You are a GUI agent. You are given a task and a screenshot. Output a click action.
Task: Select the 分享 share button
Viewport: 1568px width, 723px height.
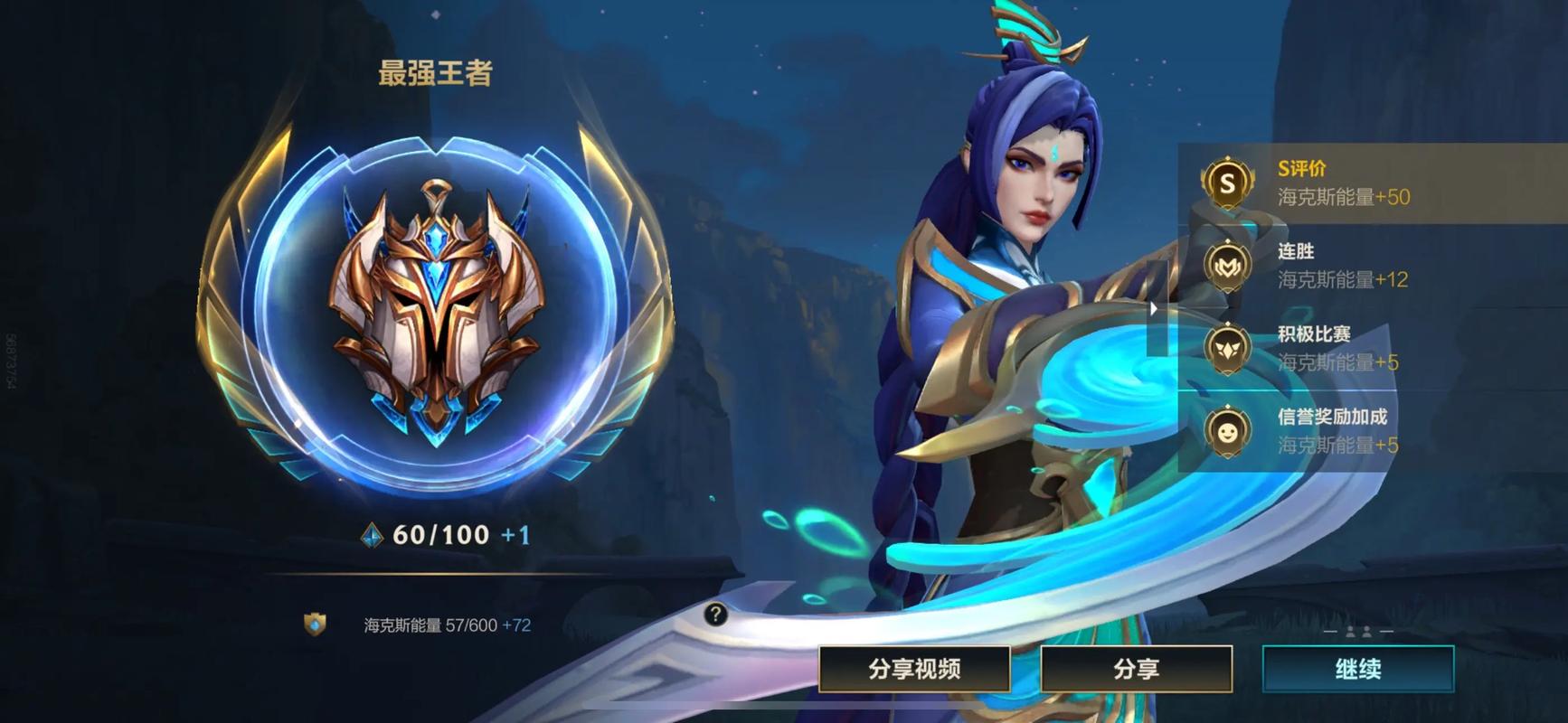pyautogui.click(x=1136, y=669)
